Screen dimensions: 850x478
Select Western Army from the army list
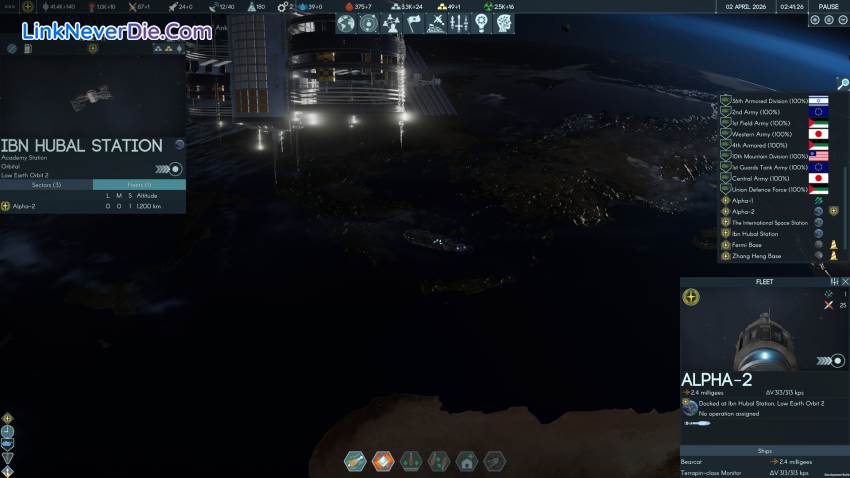[x=759, y=134]
